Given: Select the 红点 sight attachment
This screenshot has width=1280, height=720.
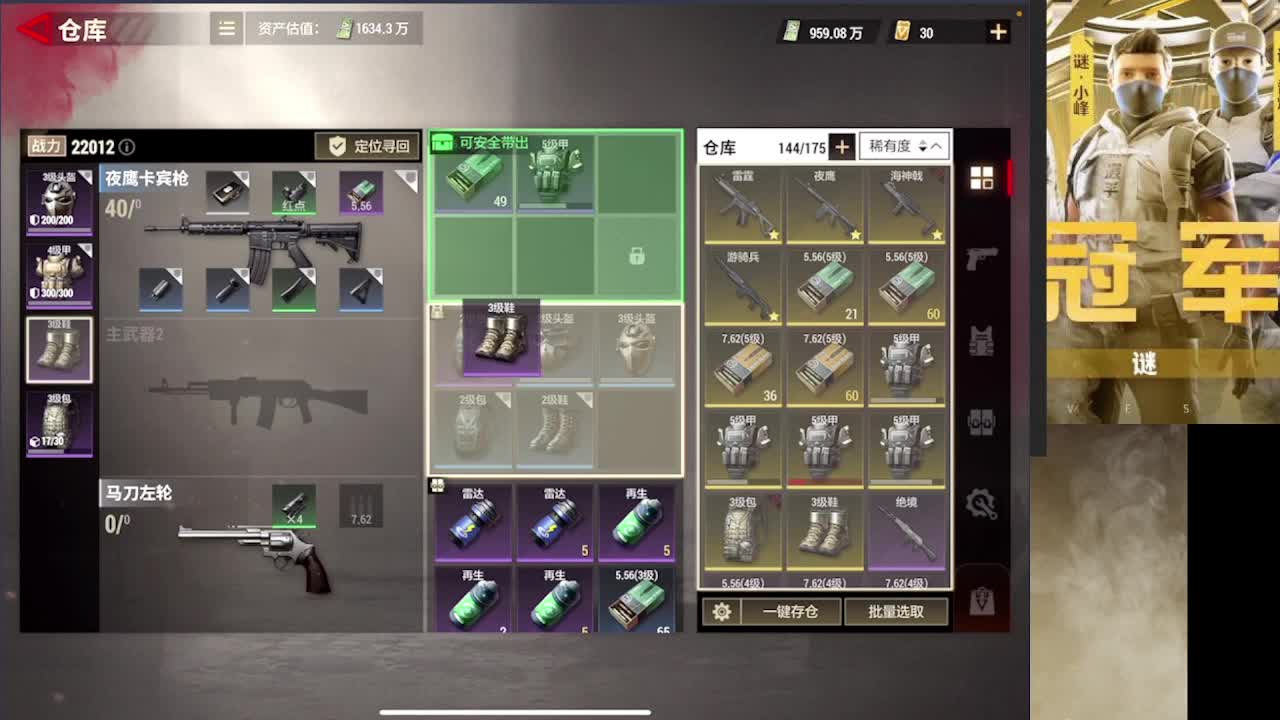Looking at the screenshot, I should [294, 192].
